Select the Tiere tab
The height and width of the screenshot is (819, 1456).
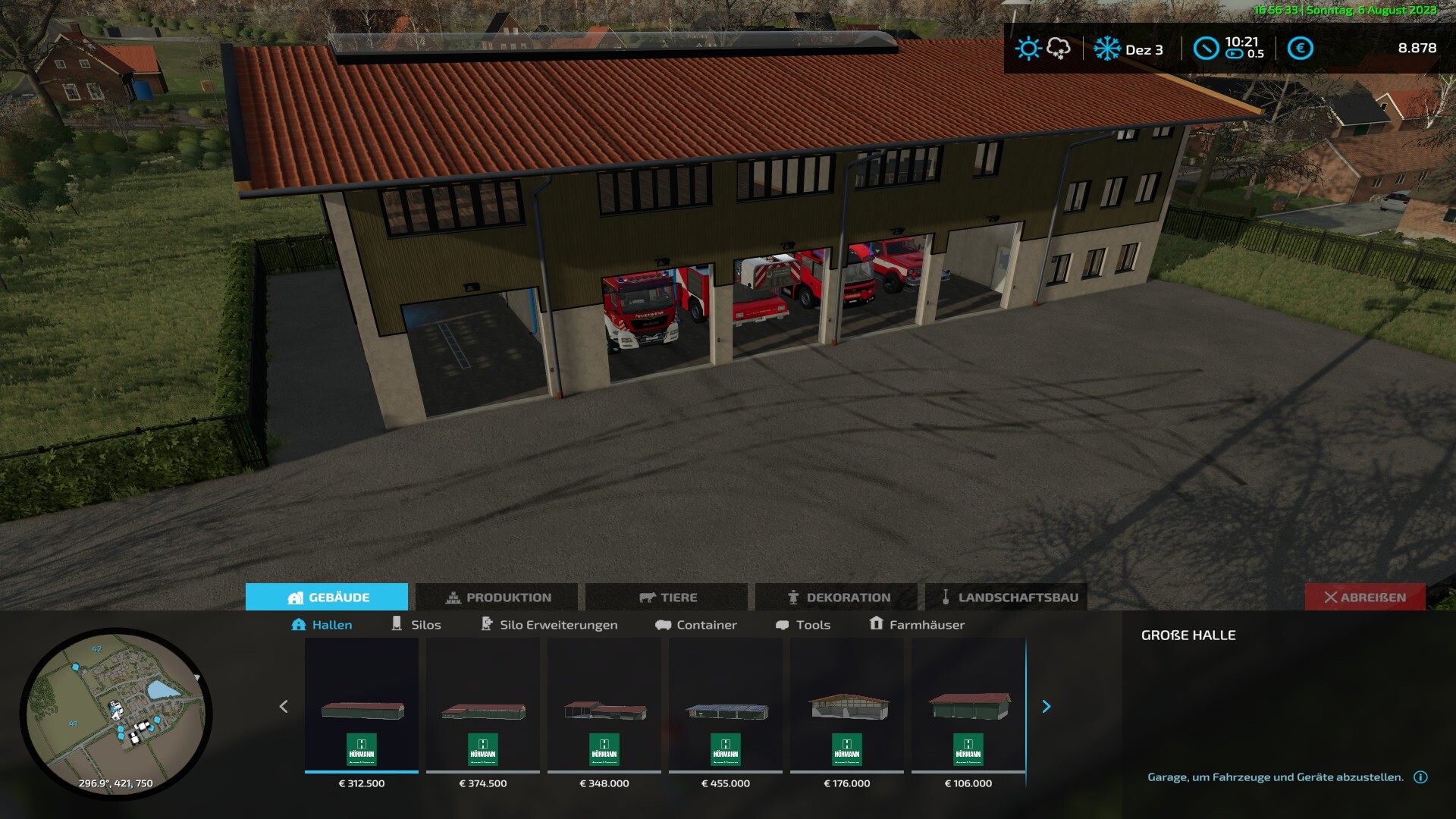[667, 598]
